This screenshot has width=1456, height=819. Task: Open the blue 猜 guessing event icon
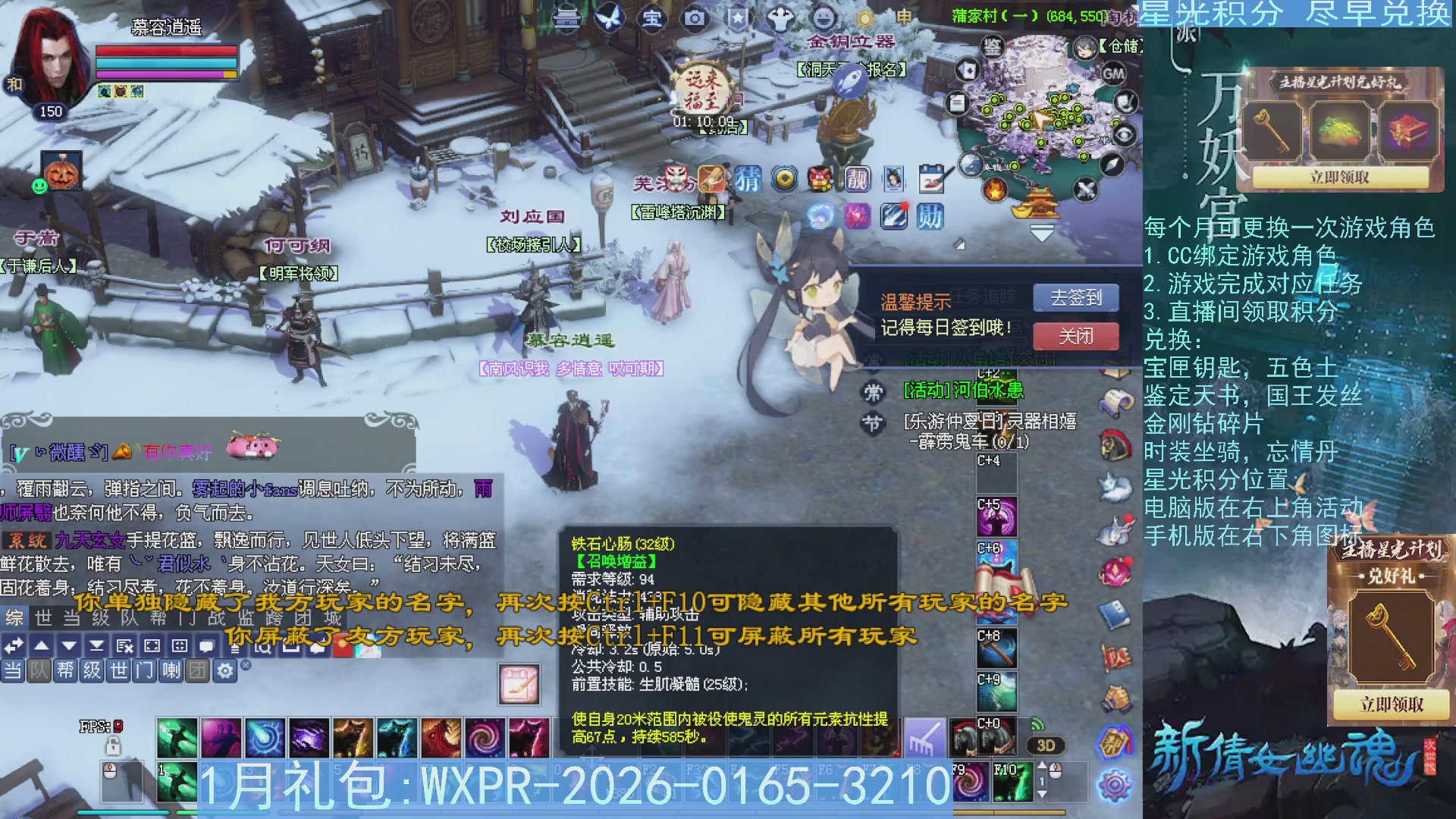click(748, 180)
